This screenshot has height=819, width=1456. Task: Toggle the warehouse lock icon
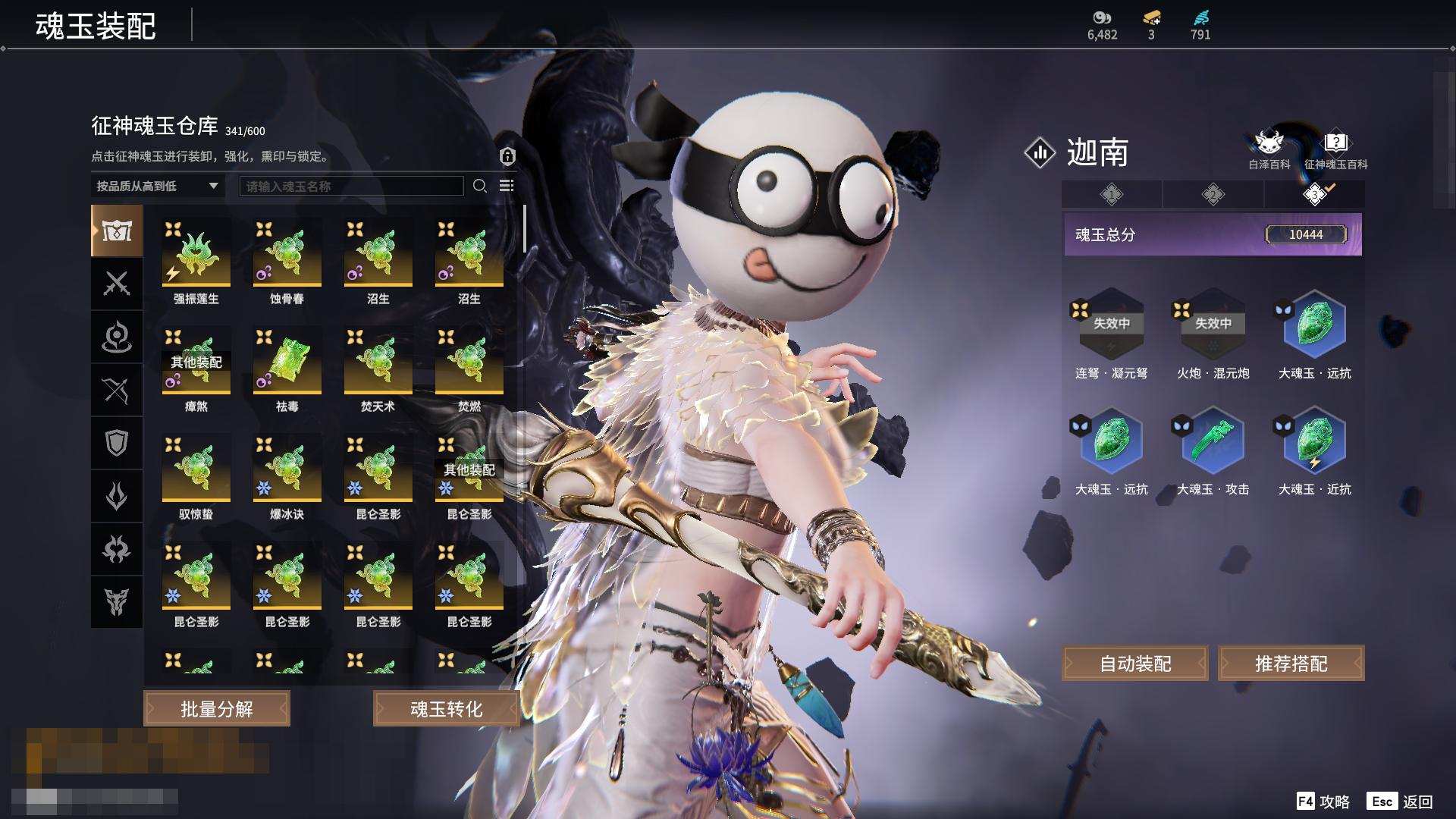tap(507, 156)
